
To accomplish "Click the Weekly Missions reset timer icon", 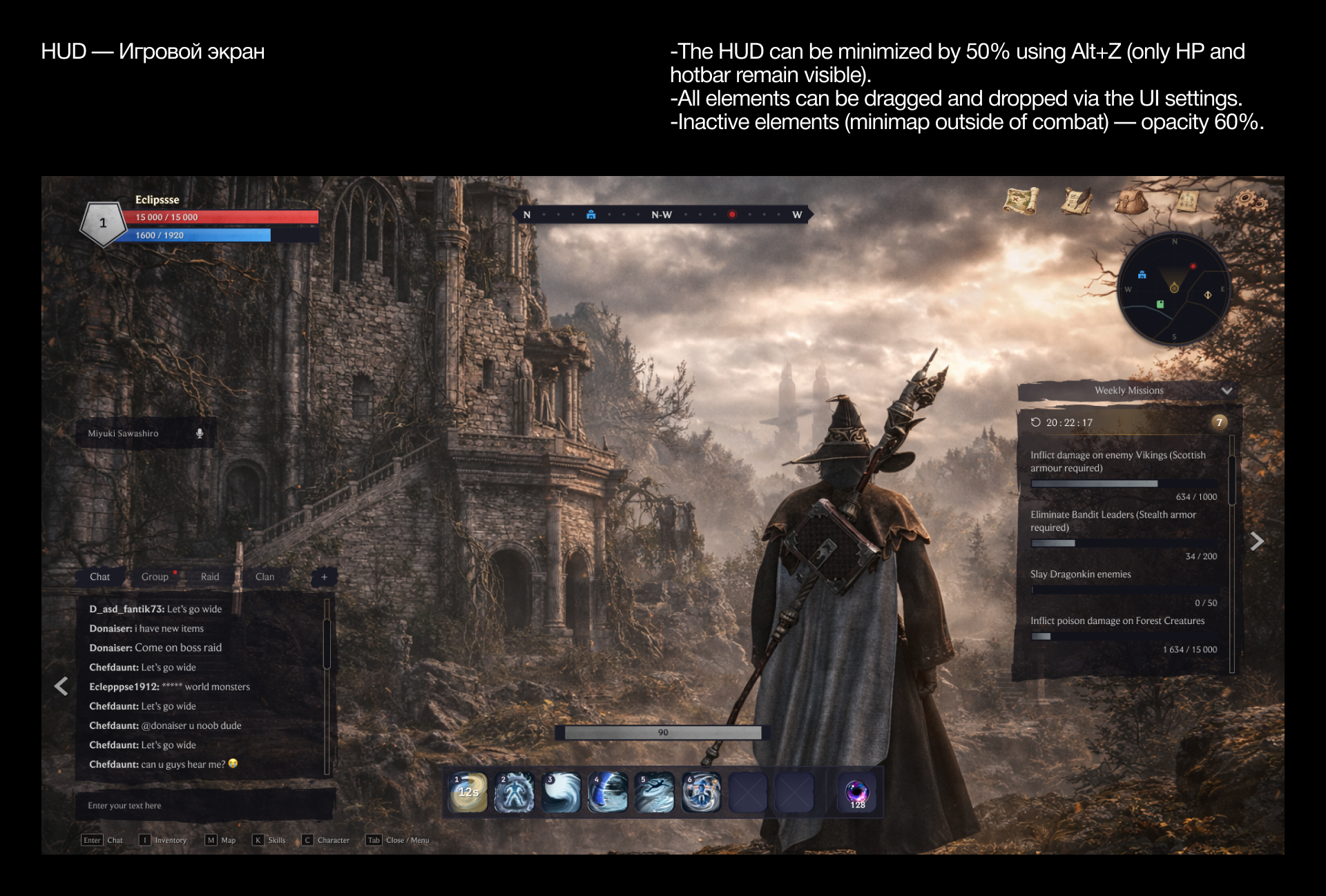I will [x=1035, y=422].
